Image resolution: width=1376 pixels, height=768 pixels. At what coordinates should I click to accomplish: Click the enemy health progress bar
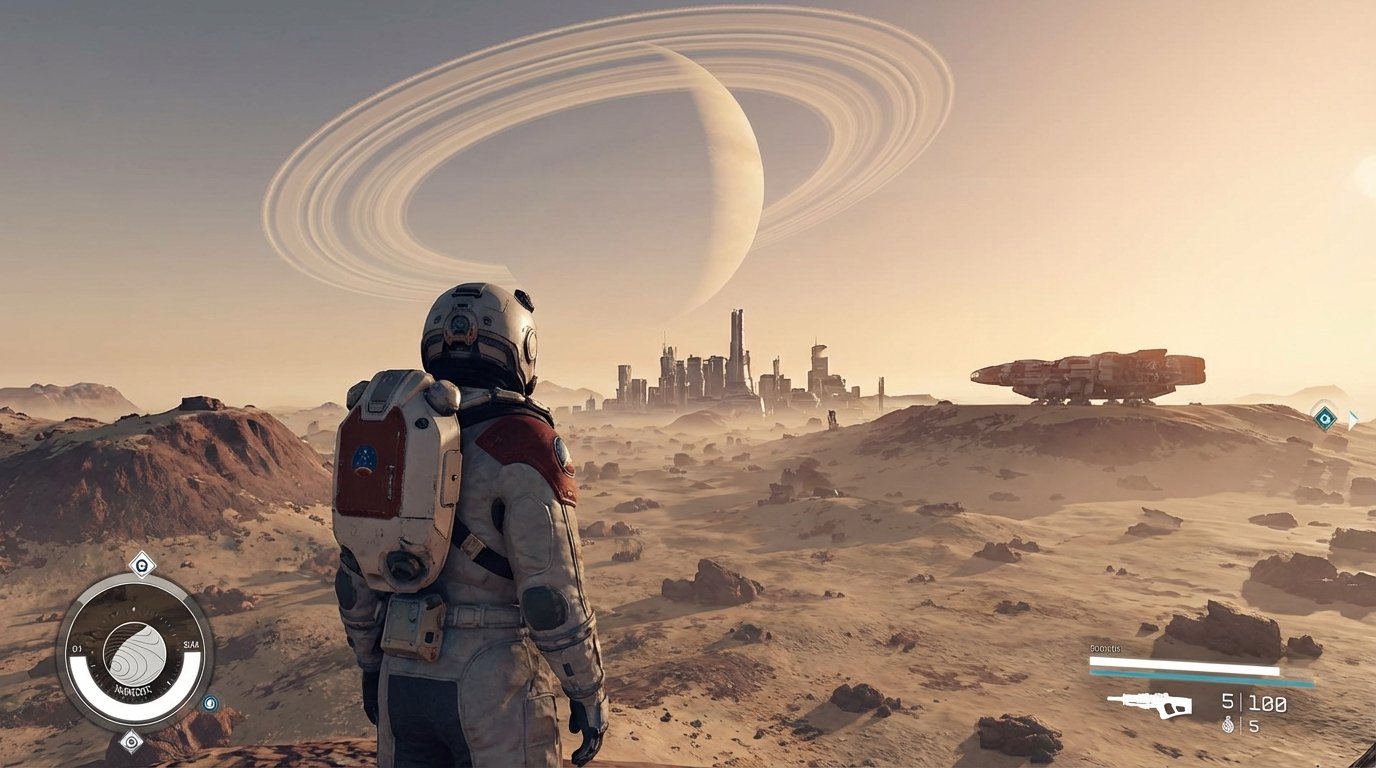pos(1183,665)
